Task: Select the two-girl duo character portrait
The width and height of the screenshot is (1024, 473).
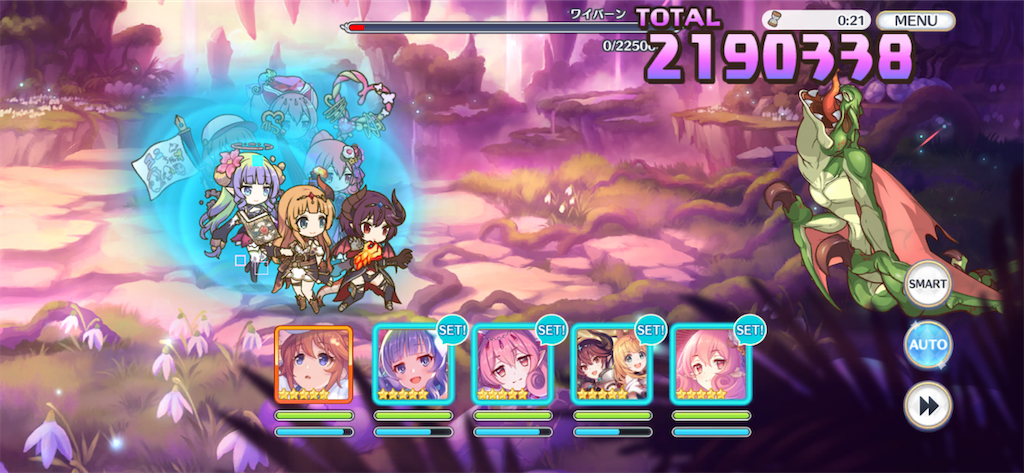Action: (610, 364)
